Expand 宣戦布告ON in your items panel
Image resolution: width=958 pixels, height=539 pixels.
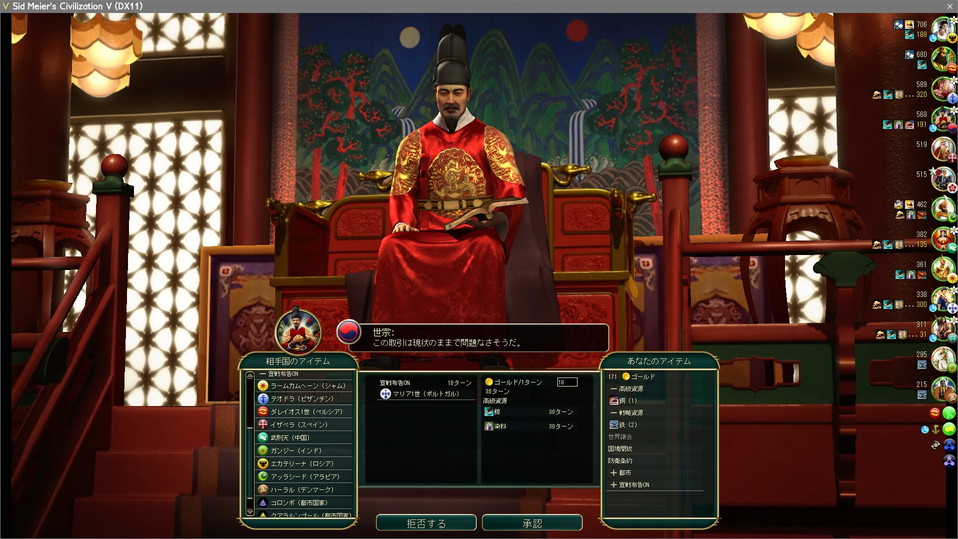(x=634, y=484)
